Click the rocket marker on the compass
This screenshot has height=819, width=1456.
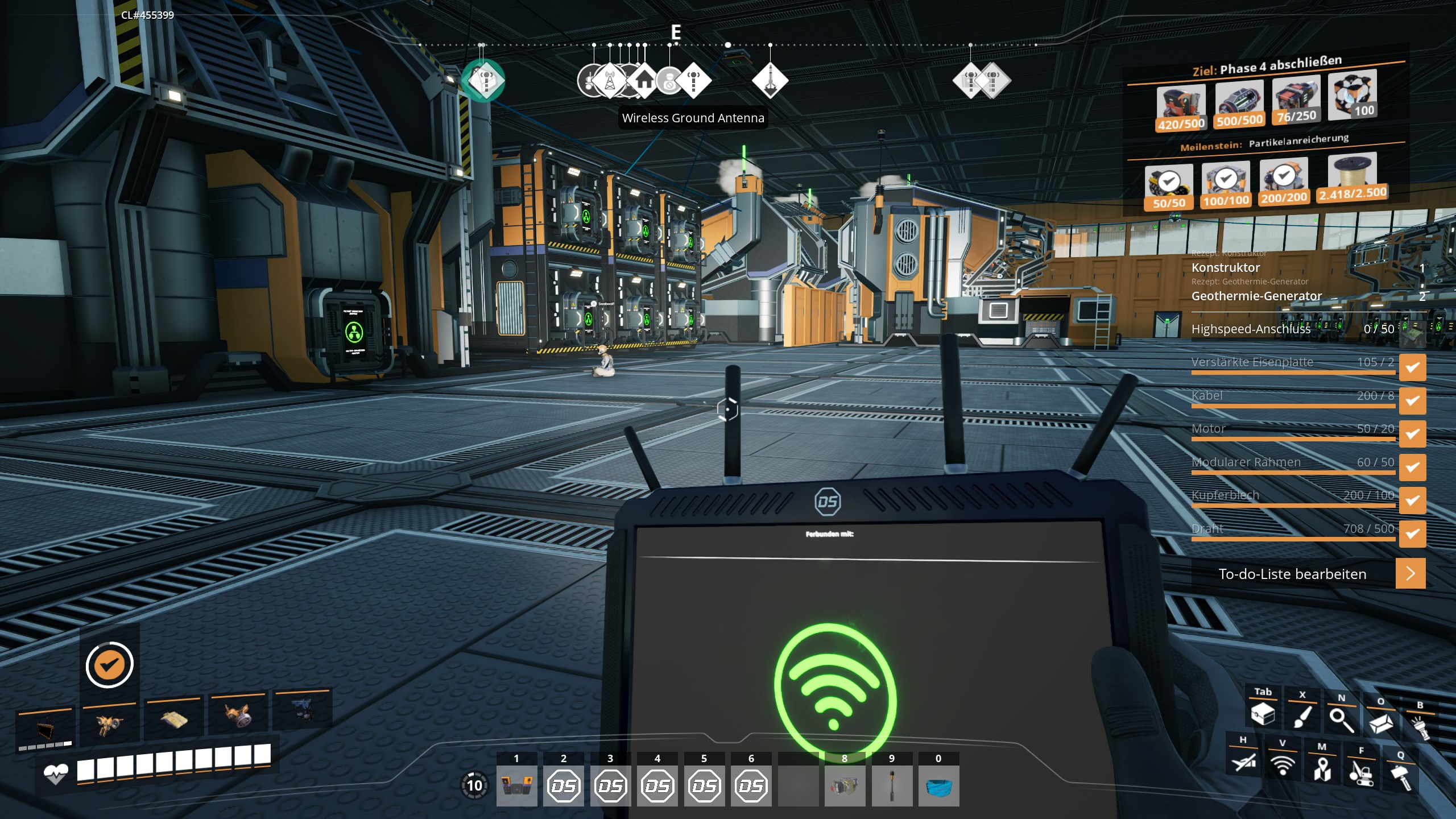pos(770,81)
